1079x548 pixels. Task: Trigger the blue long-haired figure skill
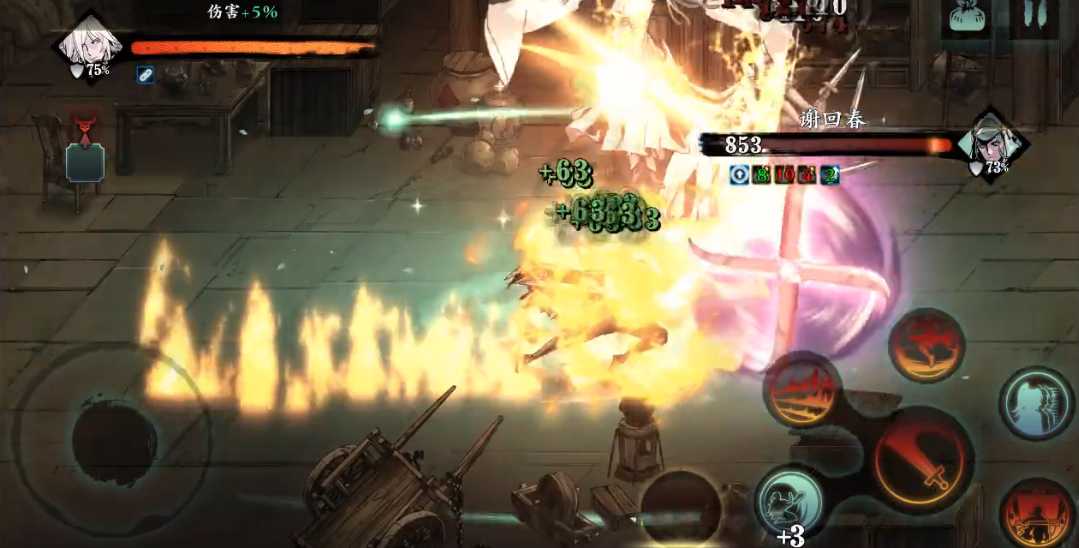tap(1037, 404)
